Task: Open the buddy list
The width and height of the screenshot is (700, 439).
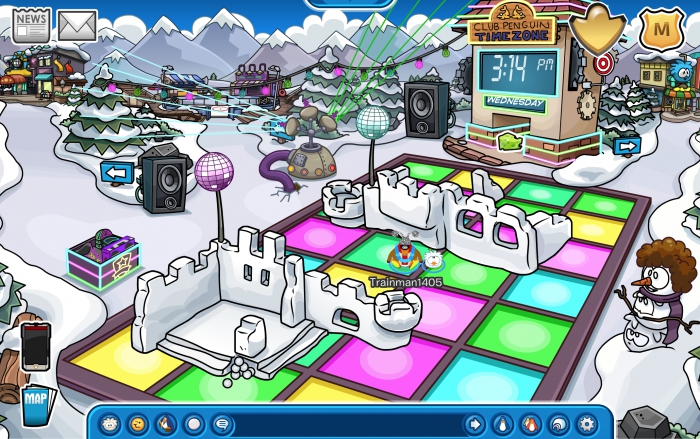Action: (x=530, y=423)
